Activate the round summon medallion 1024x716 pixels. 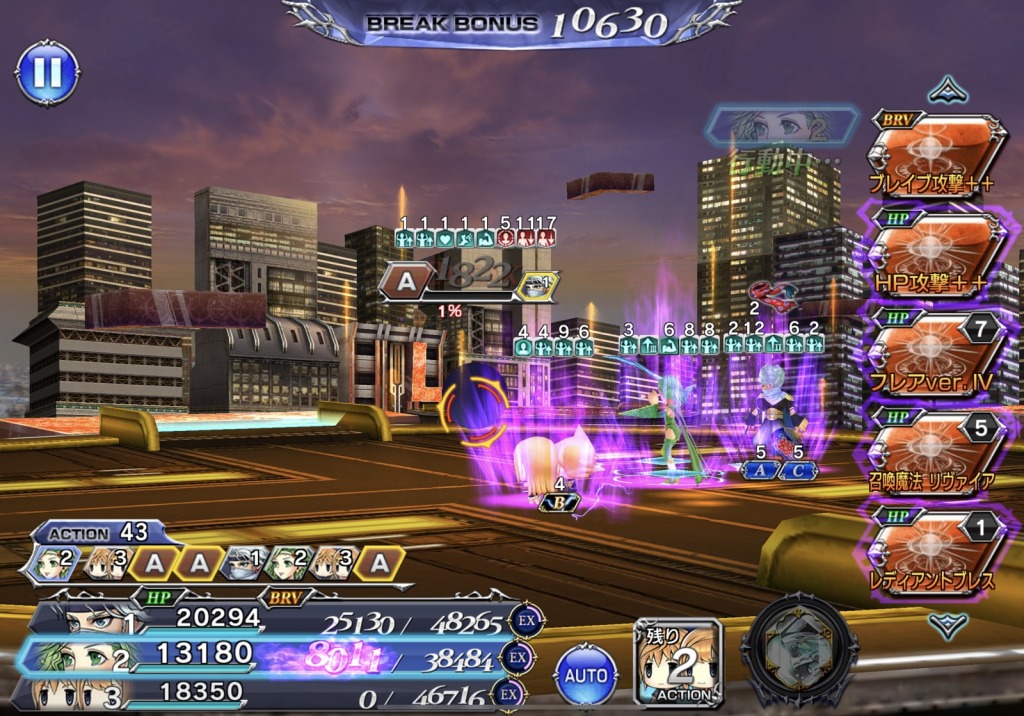tap(804, 651)
